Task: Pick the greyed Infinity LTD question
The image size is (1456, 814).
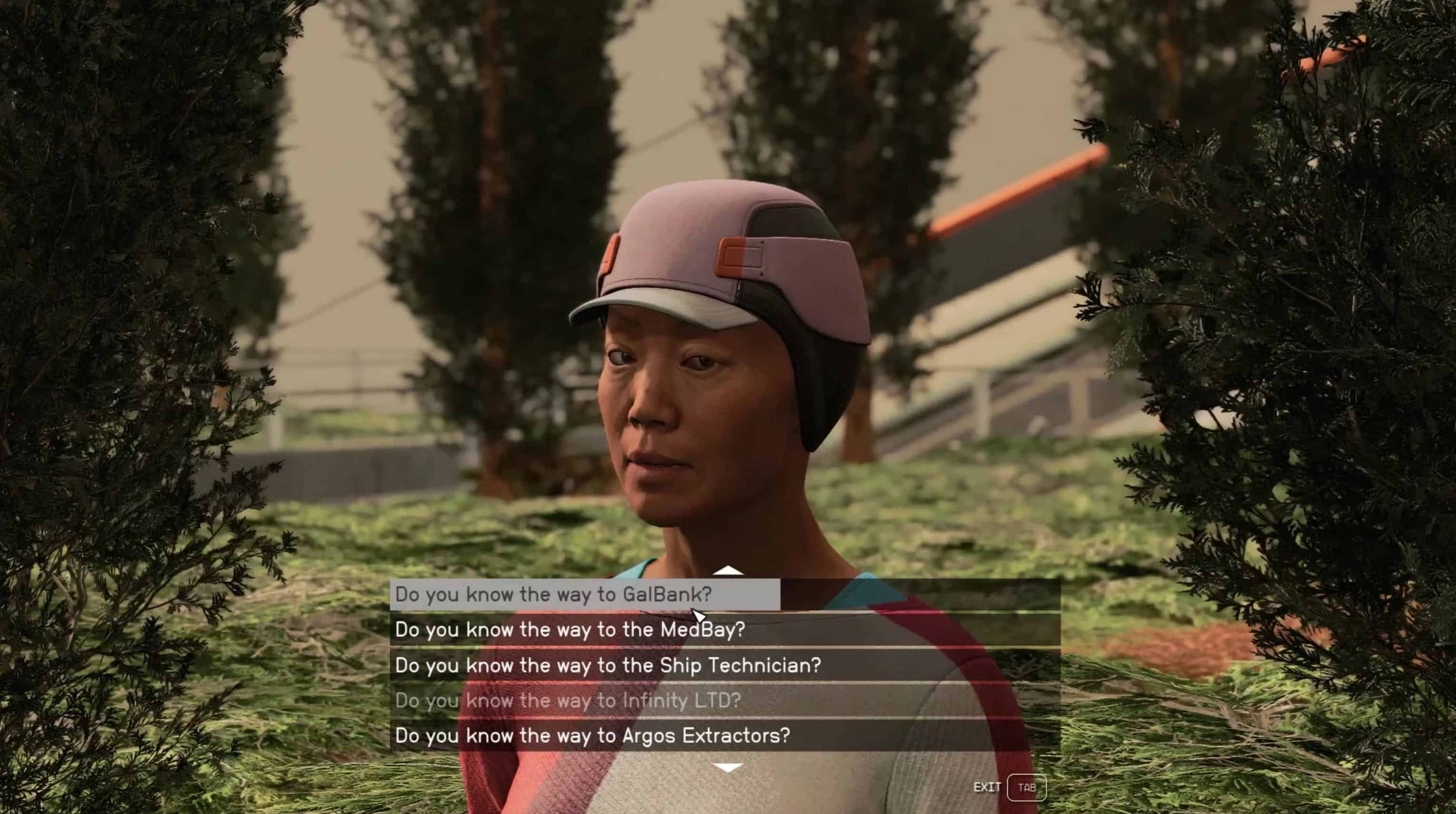Action: pyautogui.click(x=568, y=700)
